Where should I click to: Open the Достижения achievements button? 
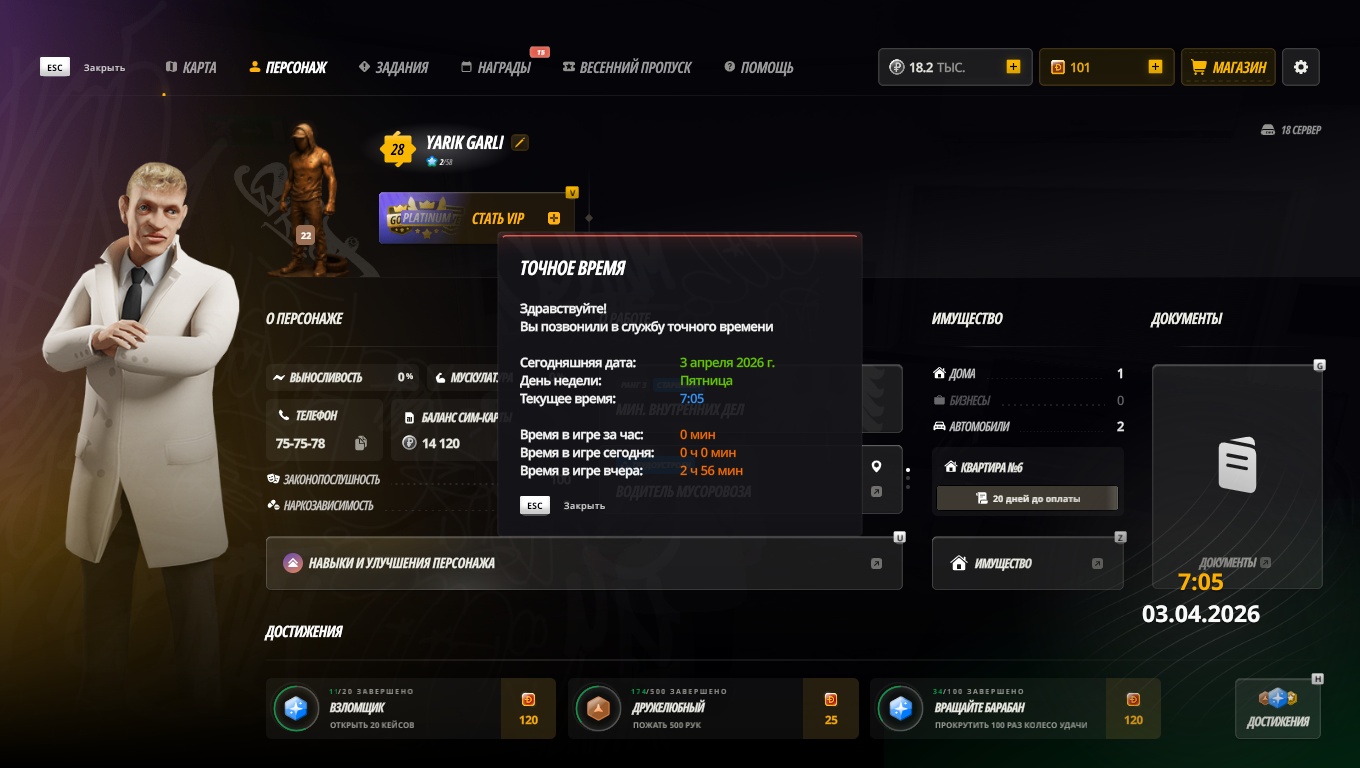(1277, 709)
